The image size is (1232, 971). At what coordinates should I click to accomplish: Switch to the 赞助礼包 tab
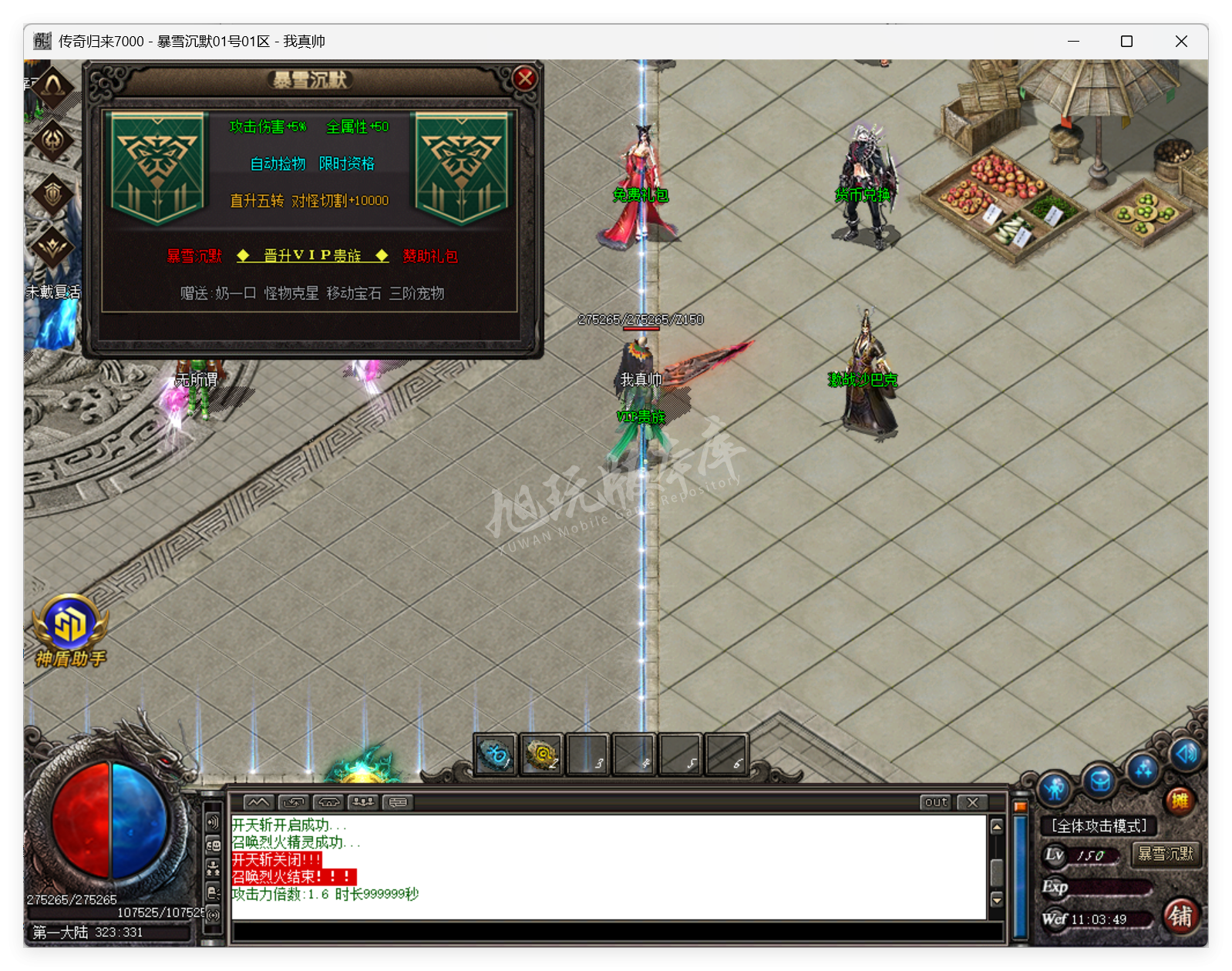coord(430,256)
